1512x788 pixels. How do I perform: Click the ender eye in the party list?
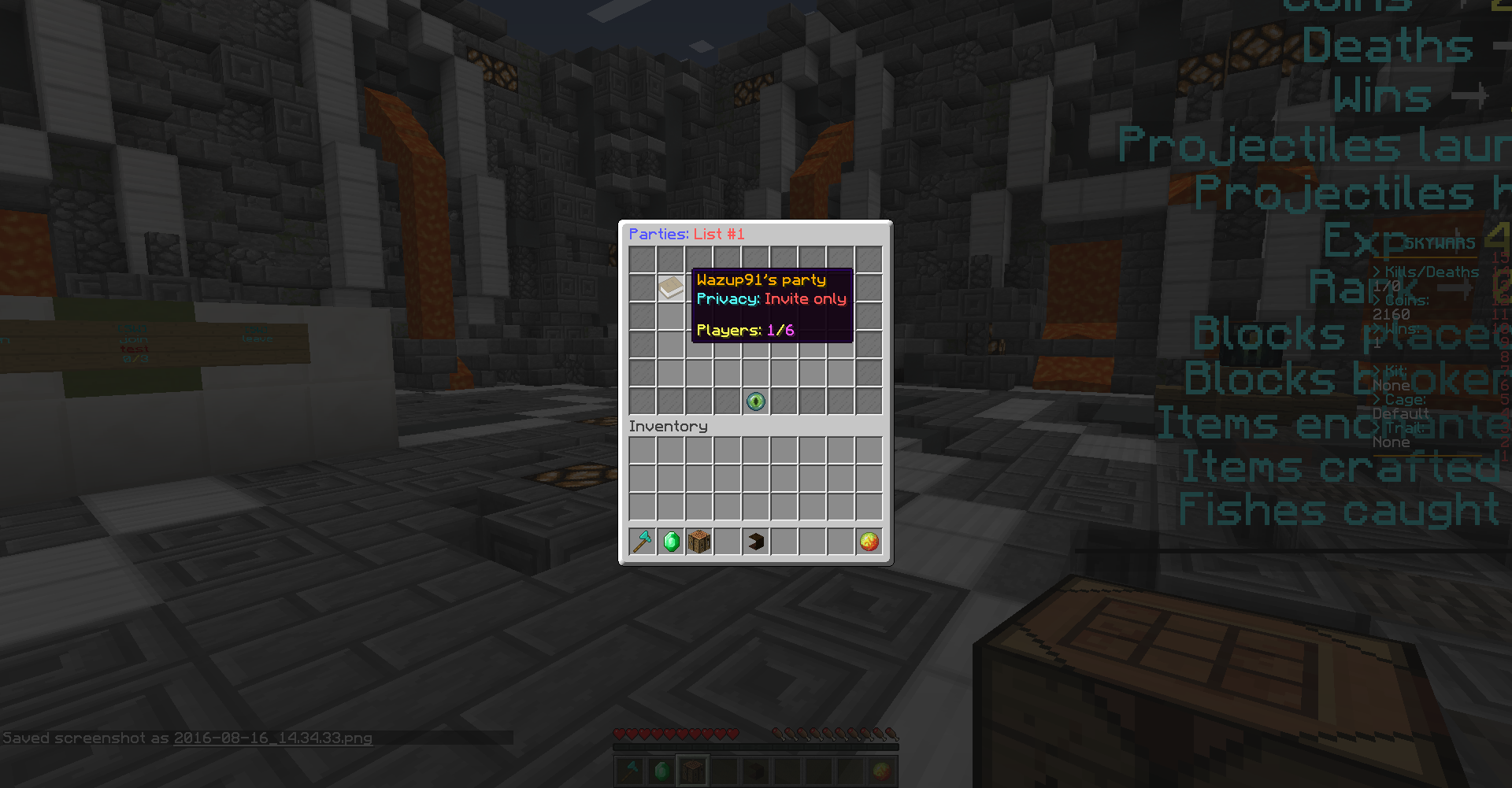[755, 401]
